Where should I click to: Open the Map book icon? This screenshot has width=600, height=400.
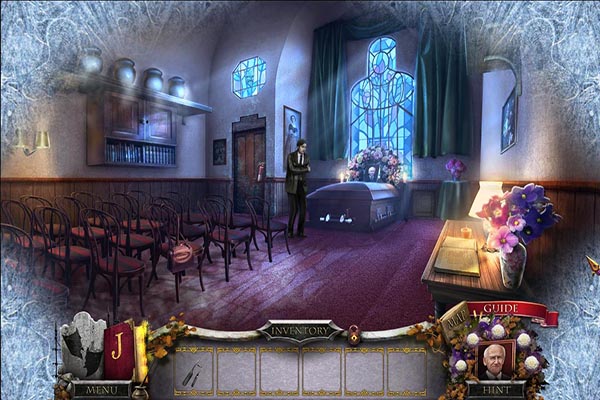pos(454,319)
